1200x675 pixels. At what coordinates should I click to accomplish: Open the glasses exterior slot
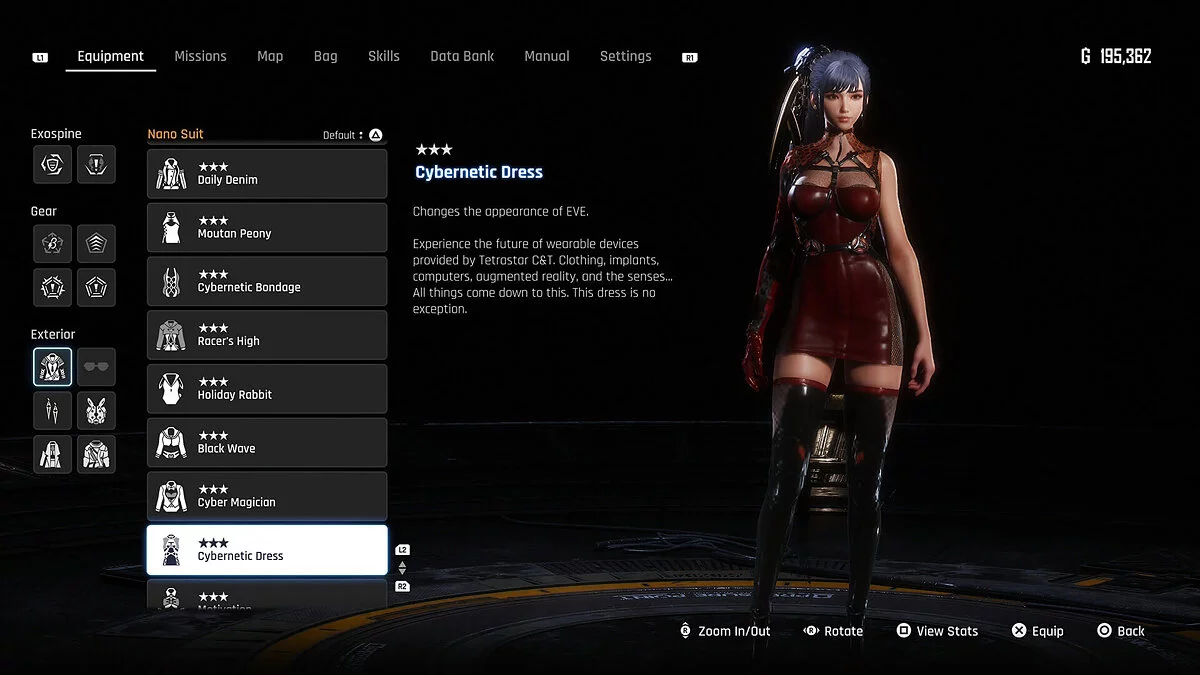tap(97, 367)
